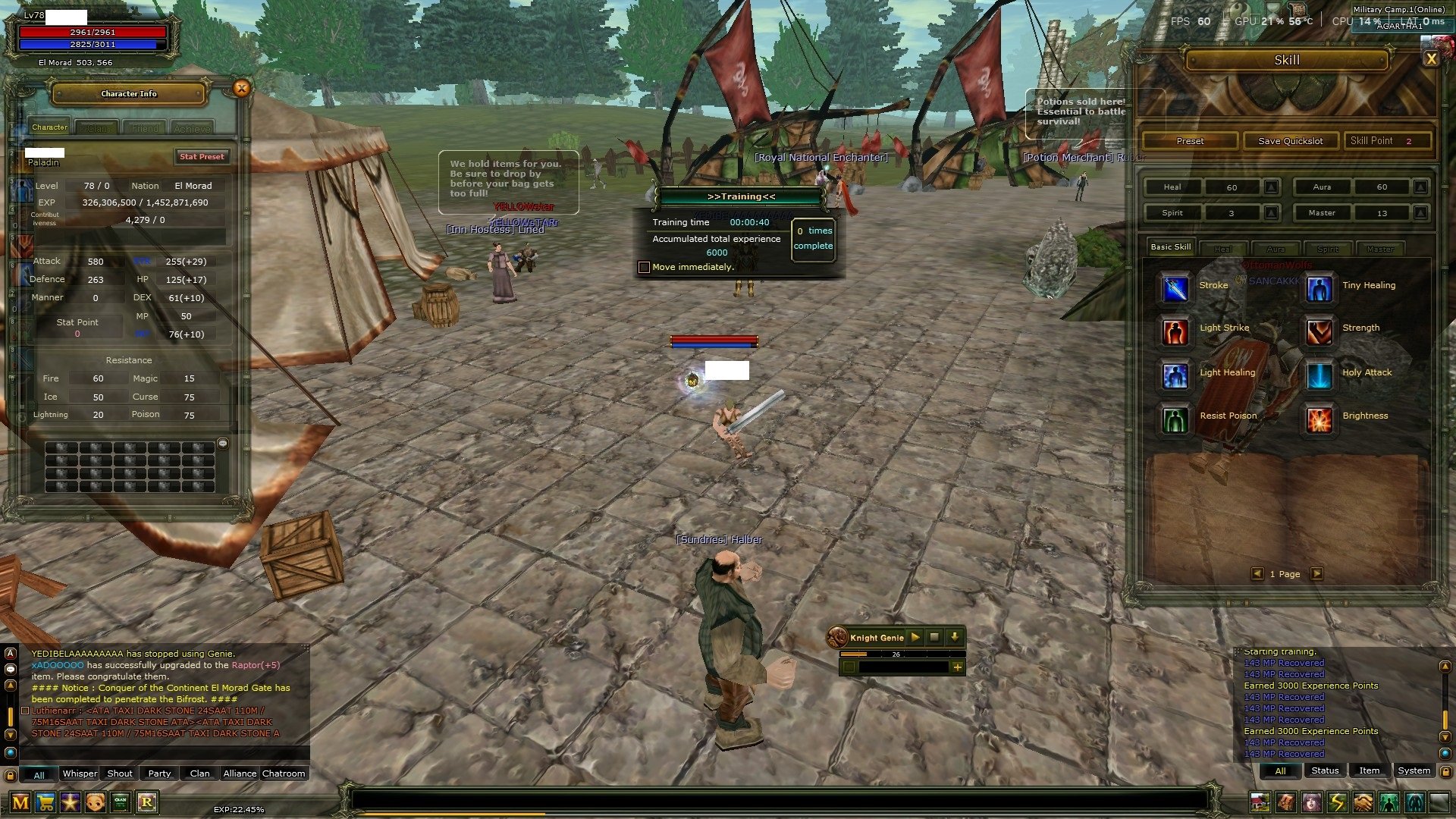Switch to the Master skill tab

[1380, 248]
